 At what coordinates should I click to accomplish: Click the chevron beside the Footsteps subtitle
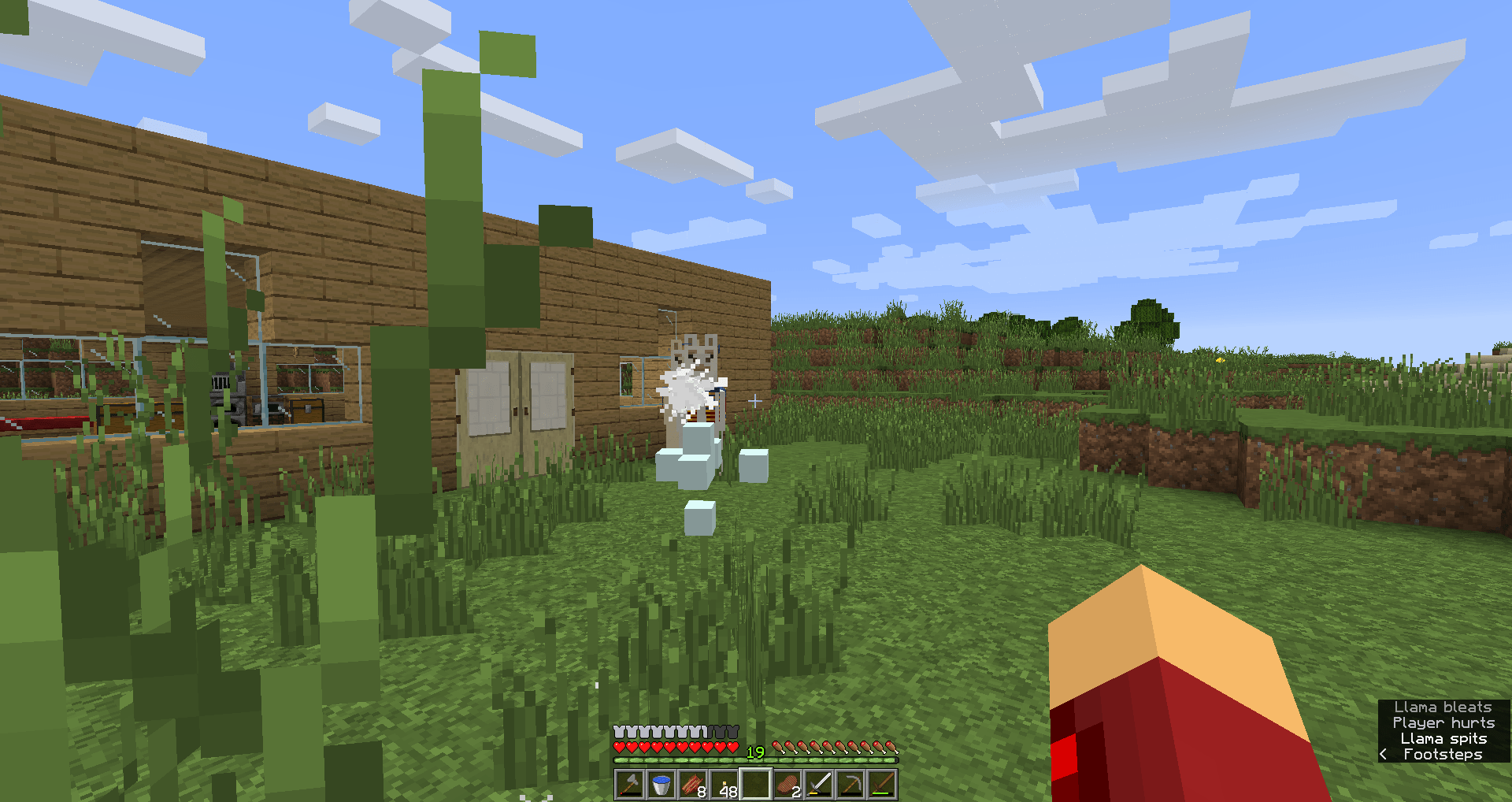(1384, 754)
